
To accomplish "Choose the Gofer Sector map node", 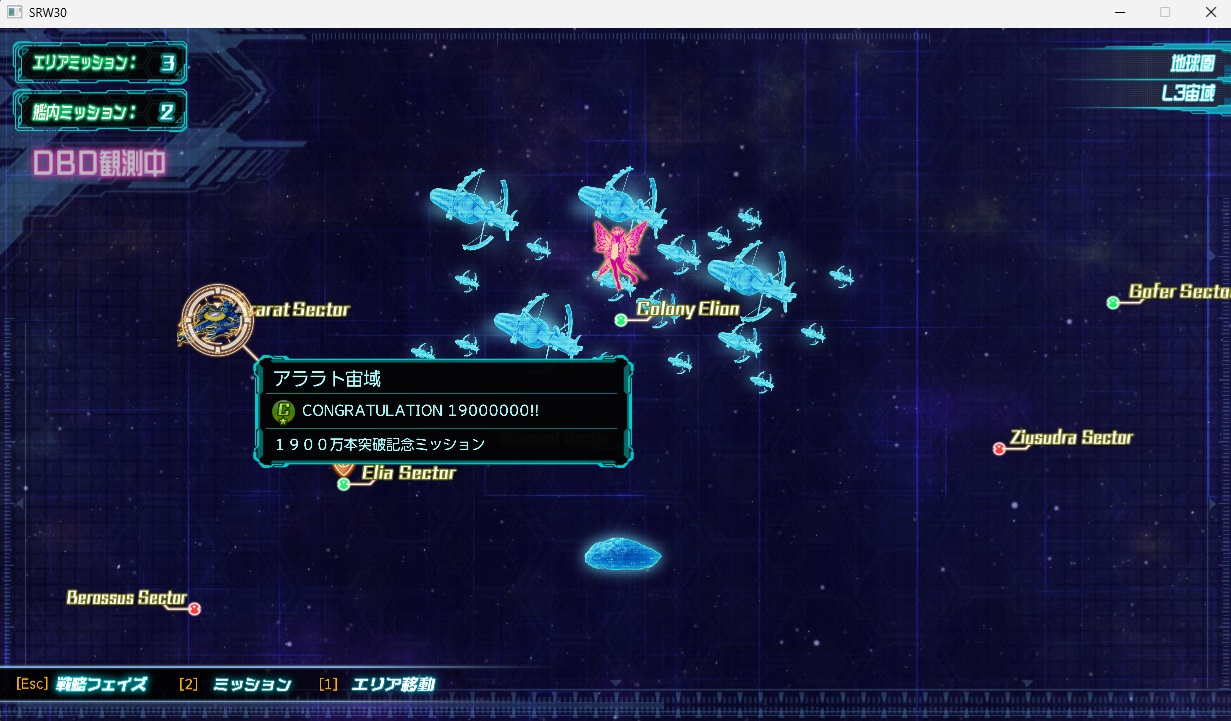I will 1113,302.
